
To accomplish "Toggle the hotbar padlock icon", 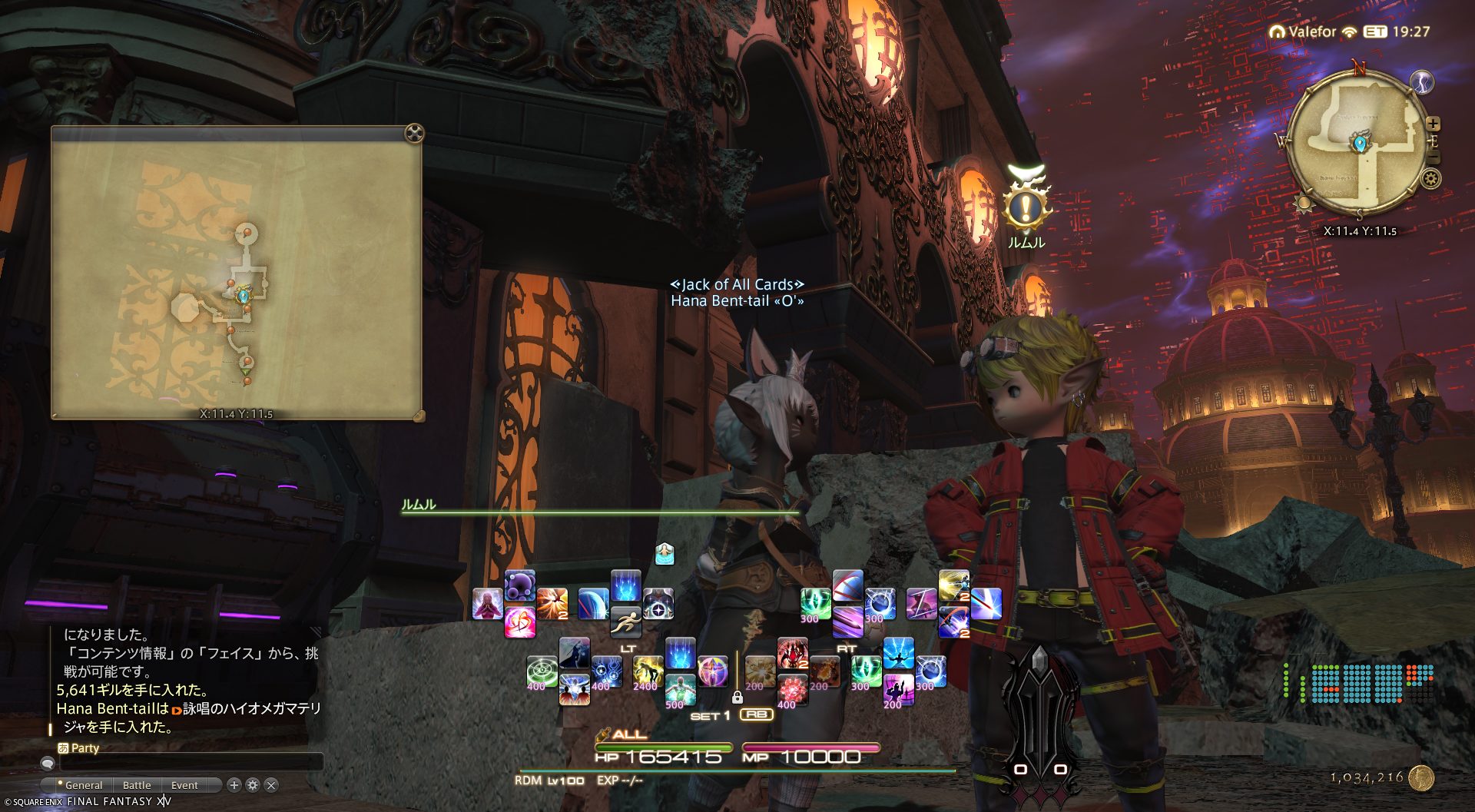I will pyautogui.click(x=737, y=698).
